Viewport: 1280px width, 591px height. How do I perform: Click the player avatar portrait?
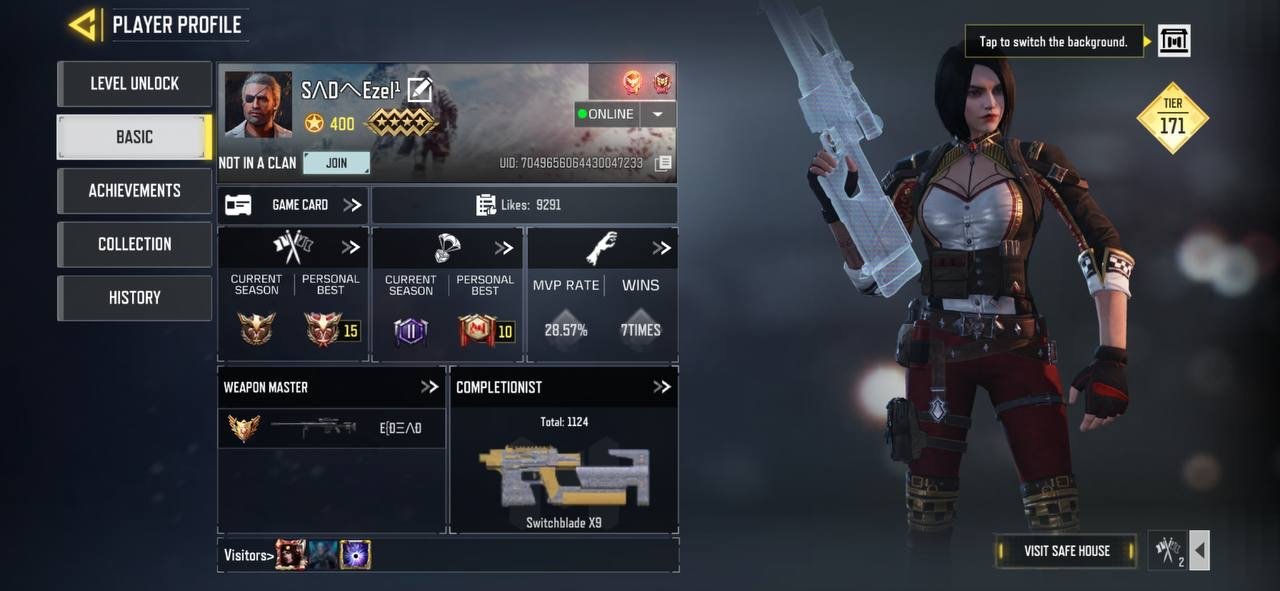coord(258,104)
